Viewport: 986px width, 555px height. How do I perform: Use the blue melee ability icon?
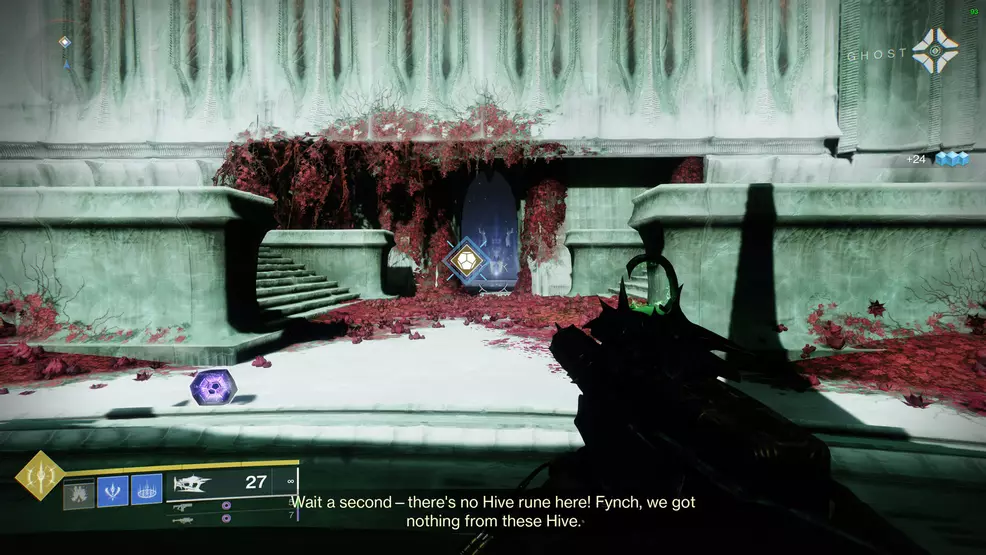(x=112, y=490)
